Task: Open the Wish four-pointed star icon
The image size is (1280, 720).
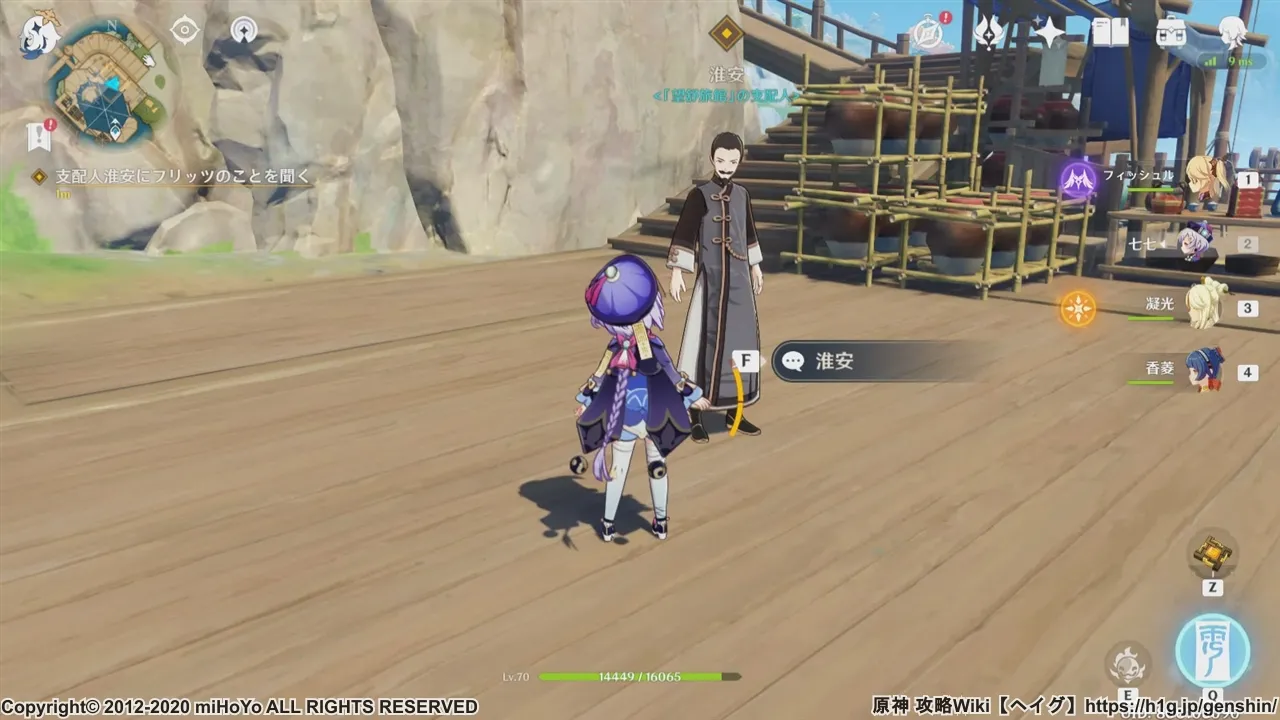Action: 1049,33
